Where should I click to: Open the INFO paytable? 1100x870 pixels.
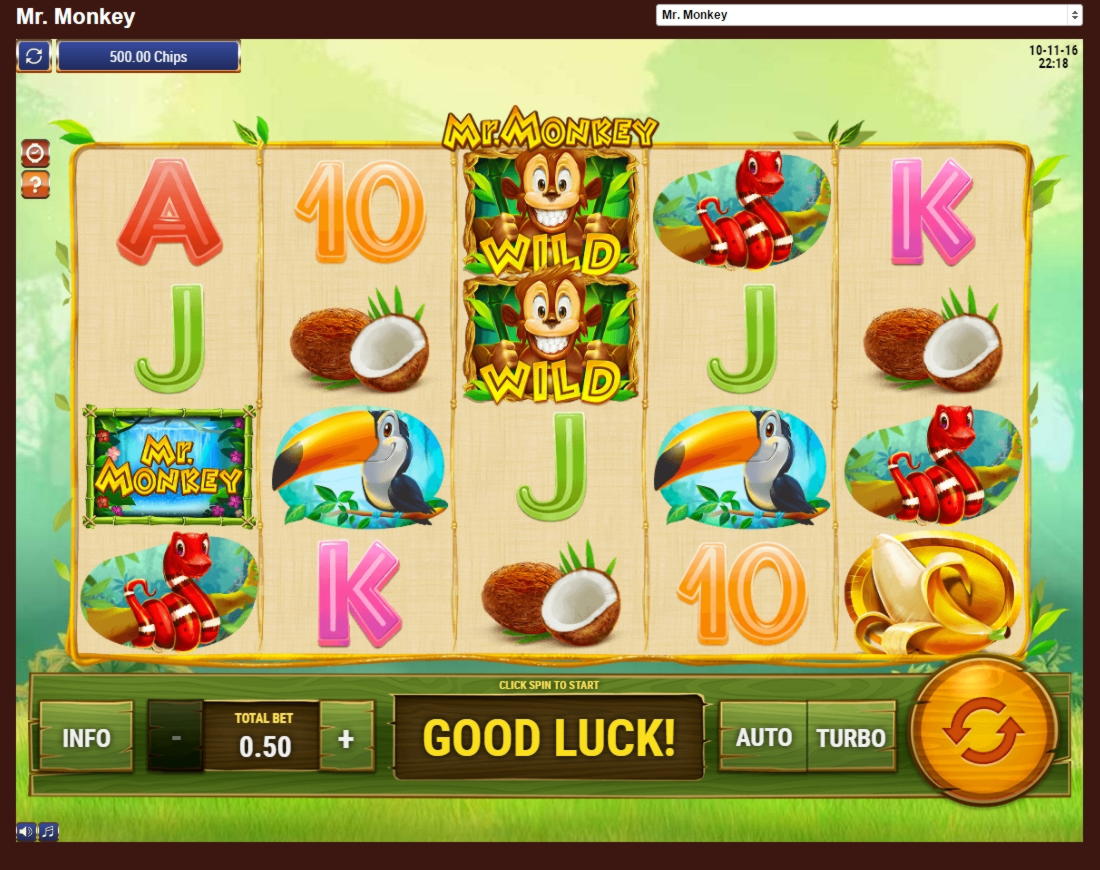click(86, 738)
